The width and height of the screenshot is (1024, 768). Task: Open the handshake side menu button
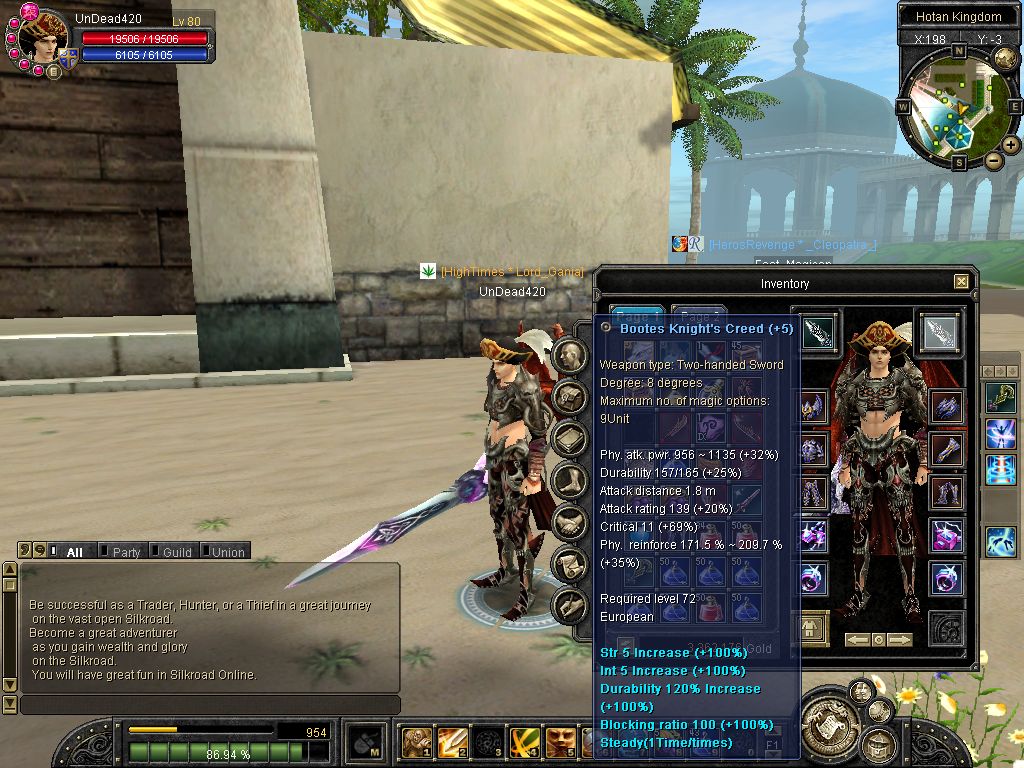click(570, 521)
